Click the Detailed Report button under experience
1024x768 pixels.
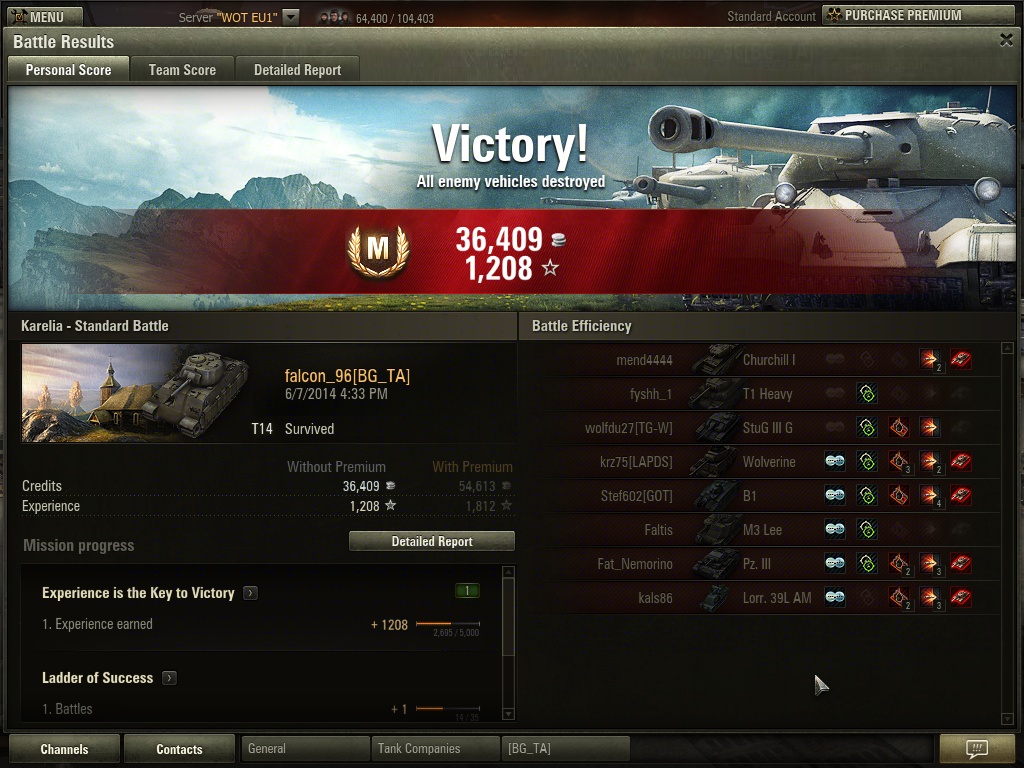coord(431,541)
